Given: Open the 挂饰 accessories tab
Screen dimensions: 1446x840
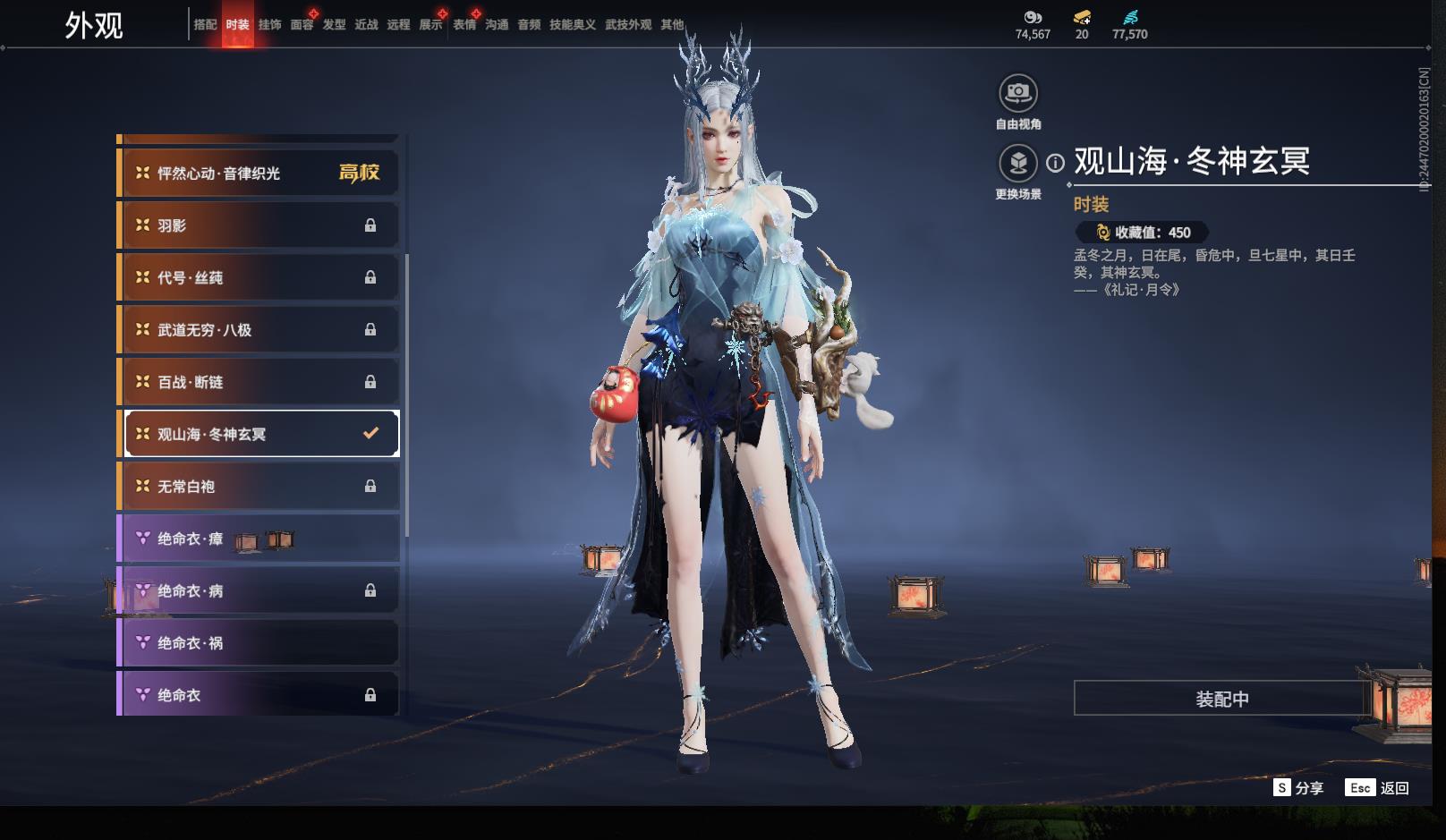Looking at the screenshot, I should pos(269,25).
